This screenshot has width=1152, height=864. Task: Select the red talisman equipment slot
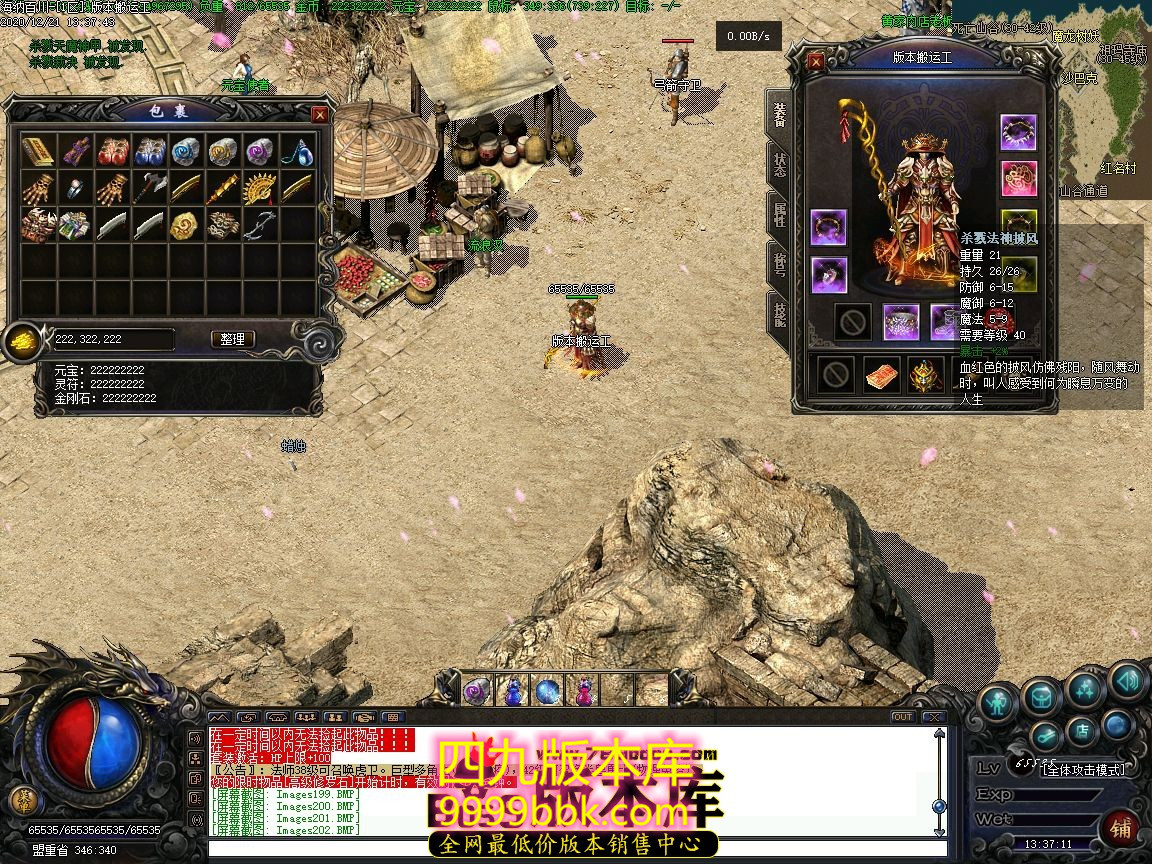881,375
